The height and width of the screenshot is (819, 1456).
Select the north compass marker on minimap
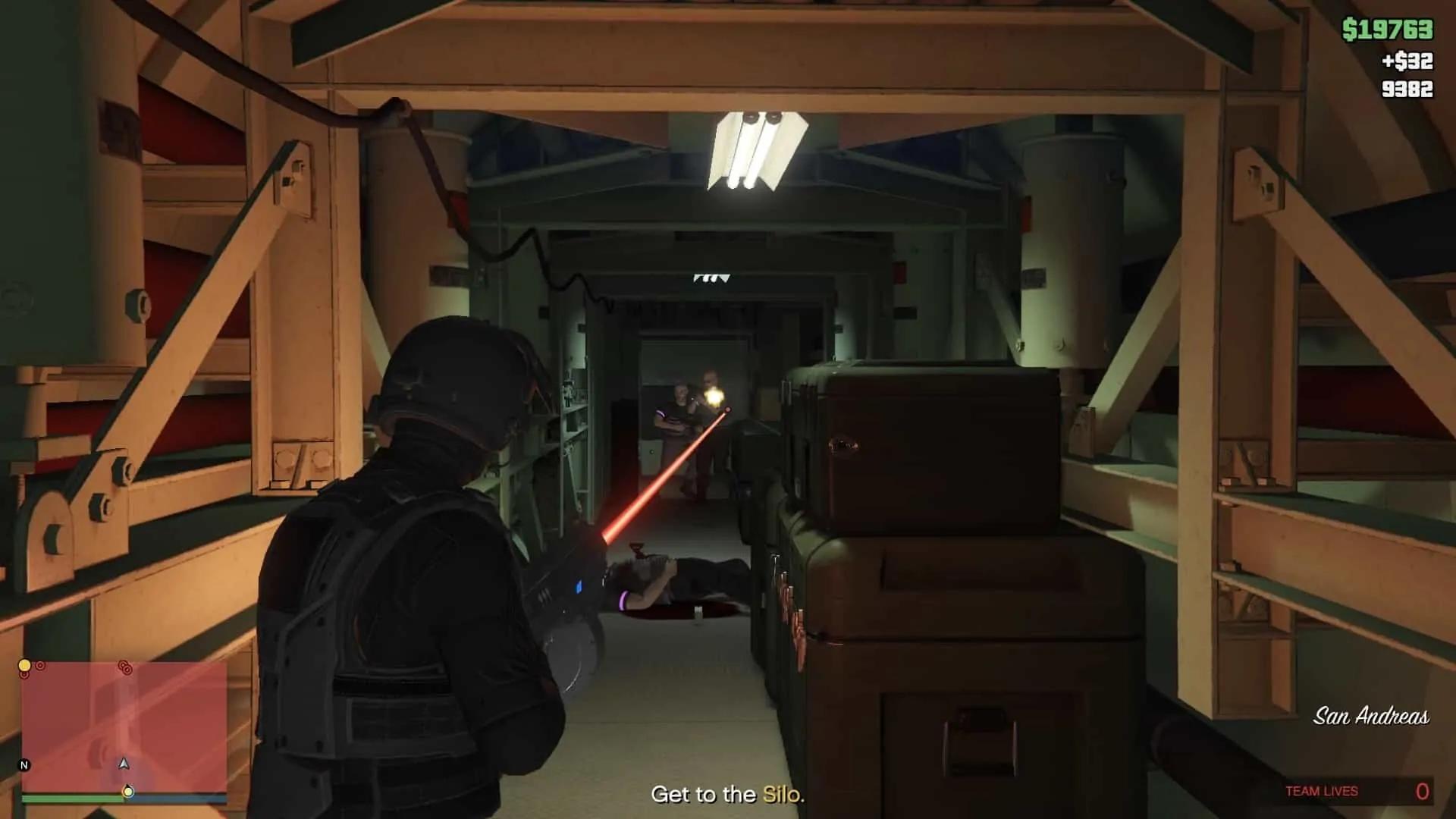24,765
